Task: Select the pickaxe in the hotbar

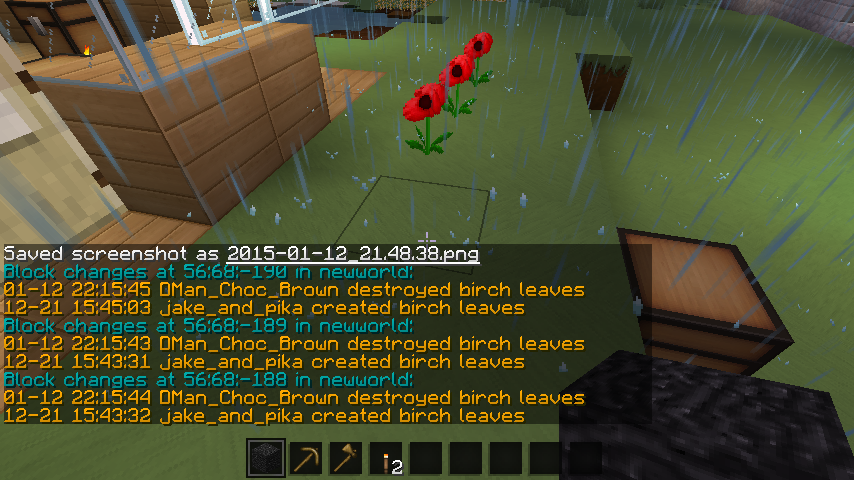Action: click(306, 459)
